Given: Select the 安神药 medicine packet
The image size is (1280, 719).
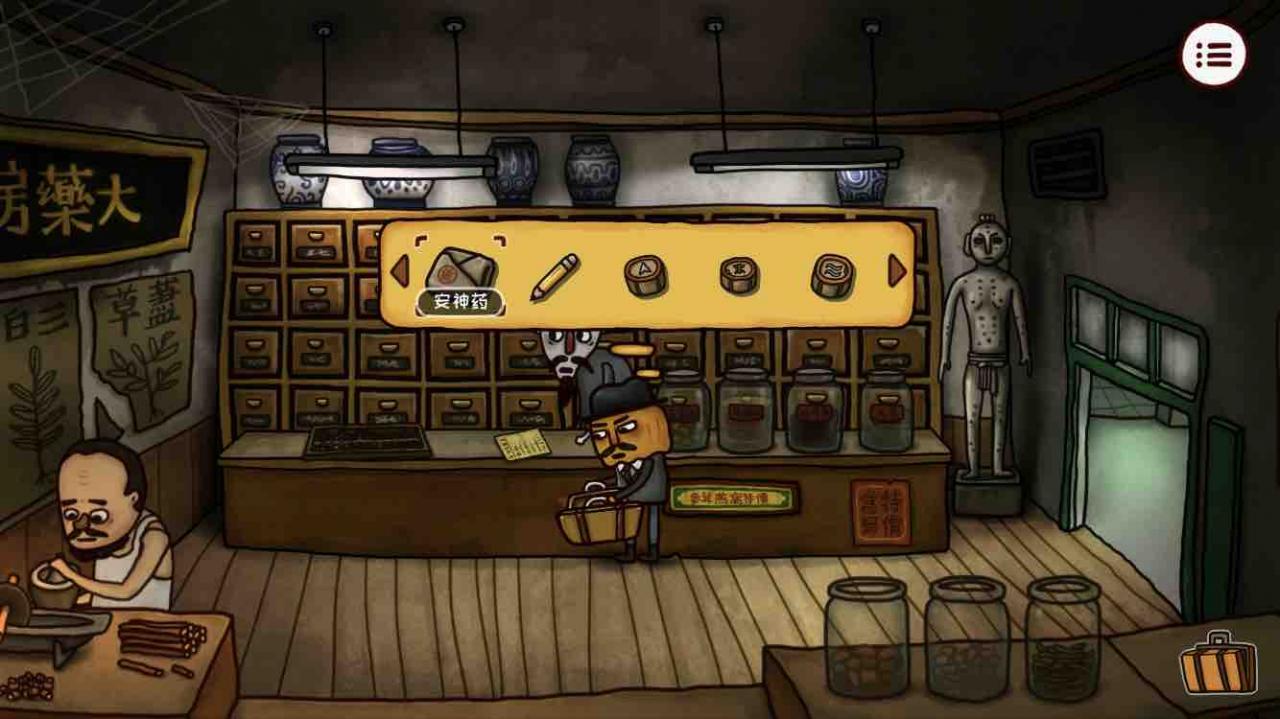Looking at the screenshot, I should 460,269.
